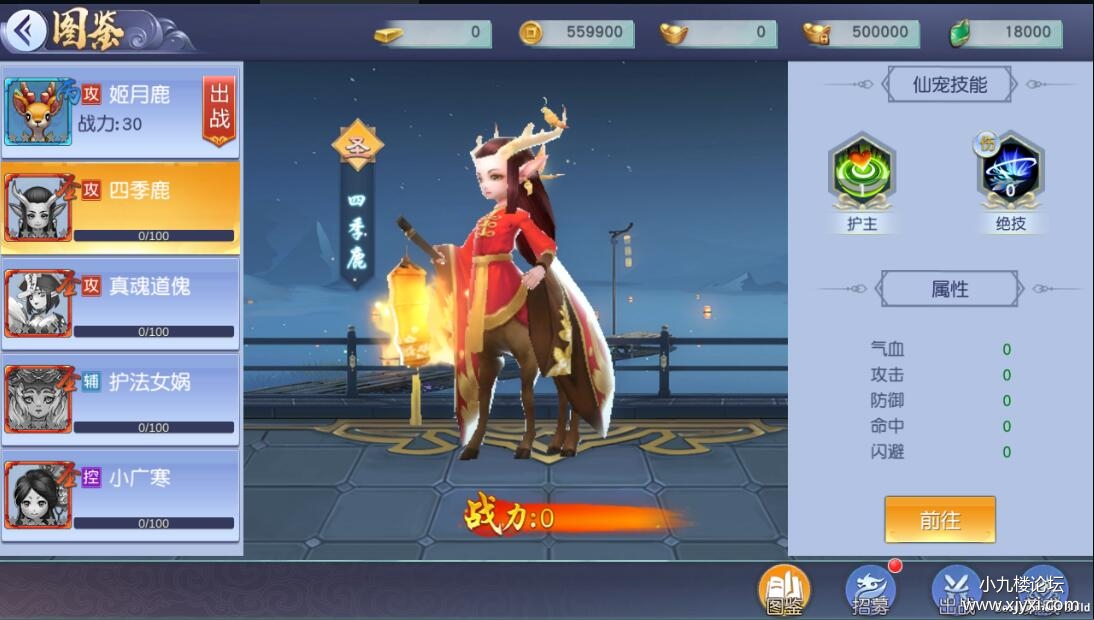Select the 小广寒 pet entry
The width and height of the screenshot is (1094, 620).
[x=120, y=495]
